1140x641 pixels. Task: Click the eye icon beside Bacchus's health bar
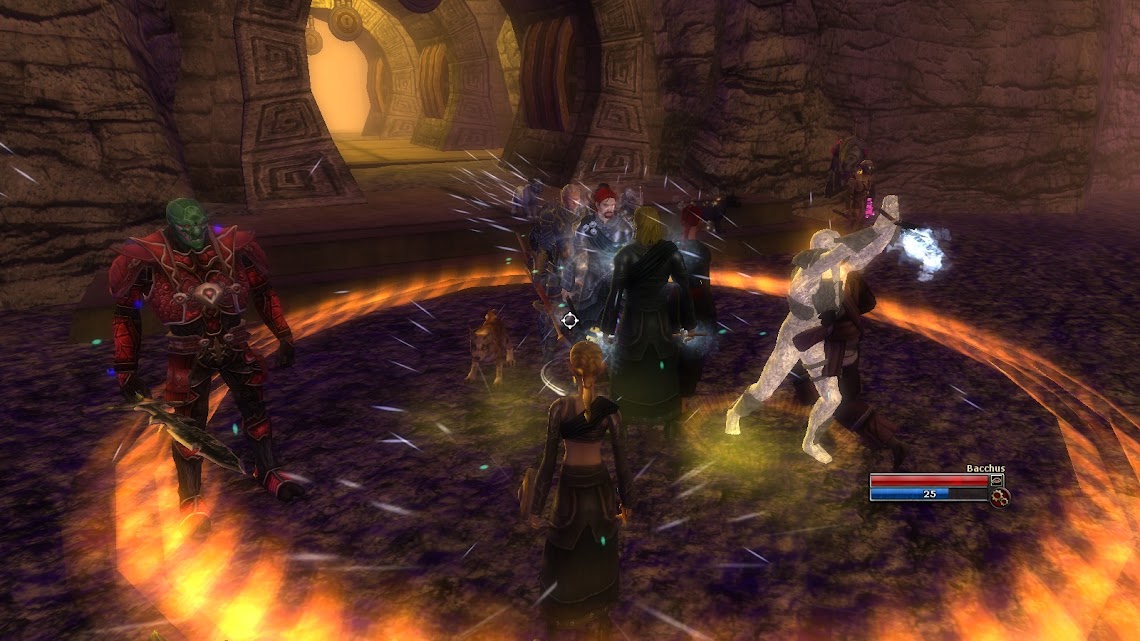coord(997,480)
